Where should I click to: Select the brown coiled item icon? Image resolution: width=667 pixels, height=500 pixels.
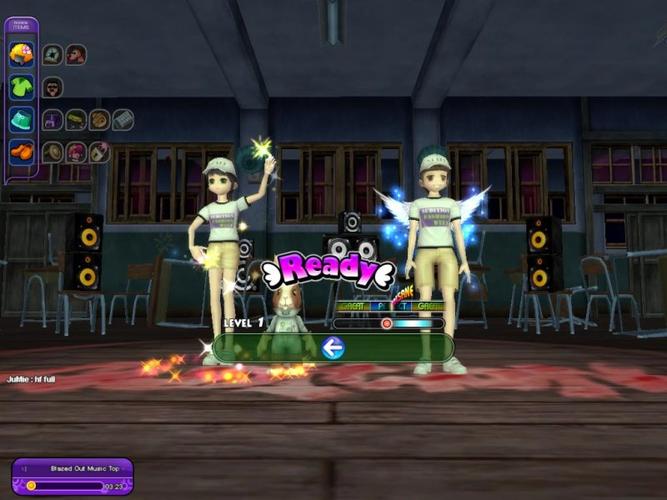(x=99, y=120)
